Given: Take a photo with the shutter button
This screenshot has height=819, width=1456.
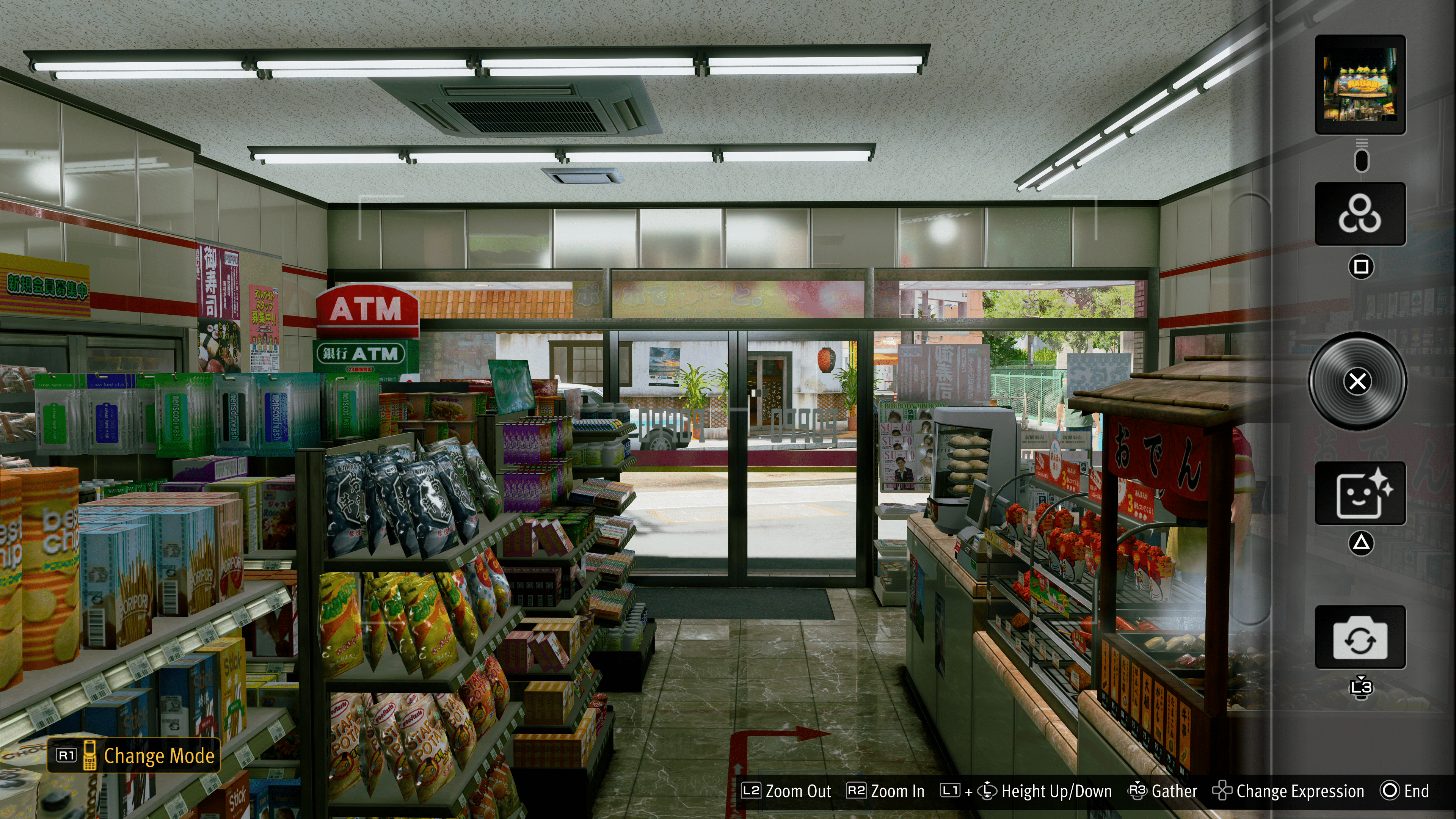Looking at the screenshot, I should pyautogui.click(x=1358, y=381).
